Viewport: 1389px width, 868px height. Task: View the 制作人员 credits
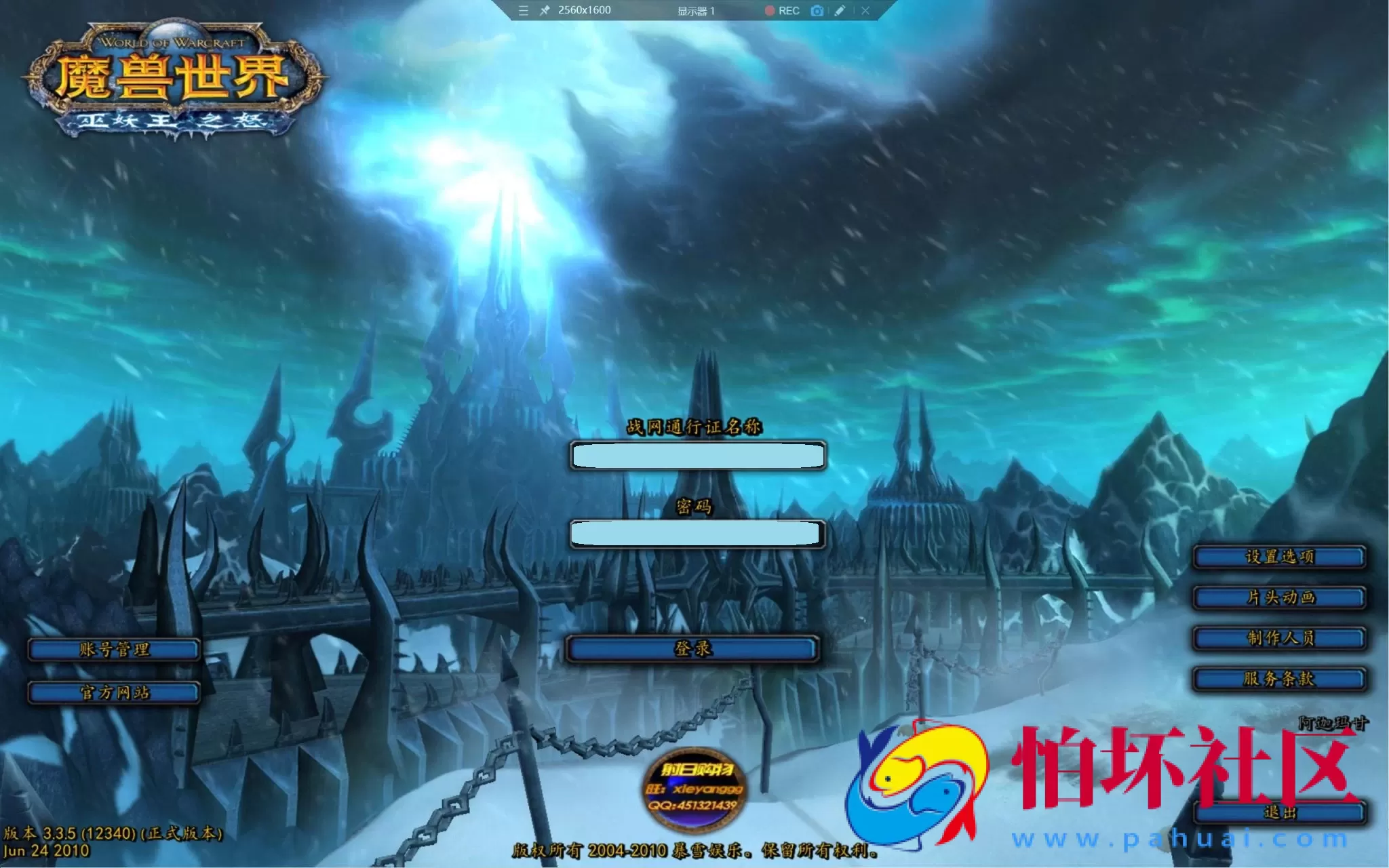coord(1278,639)
